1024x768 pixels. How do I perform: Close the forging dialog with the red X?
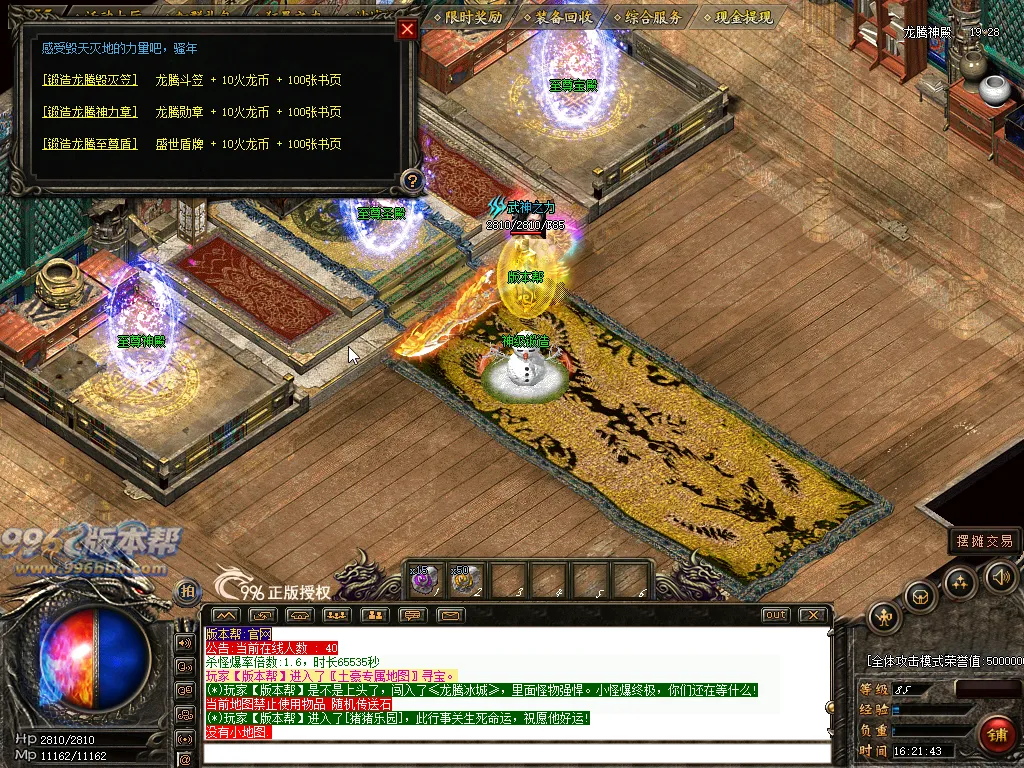point(407,29)
